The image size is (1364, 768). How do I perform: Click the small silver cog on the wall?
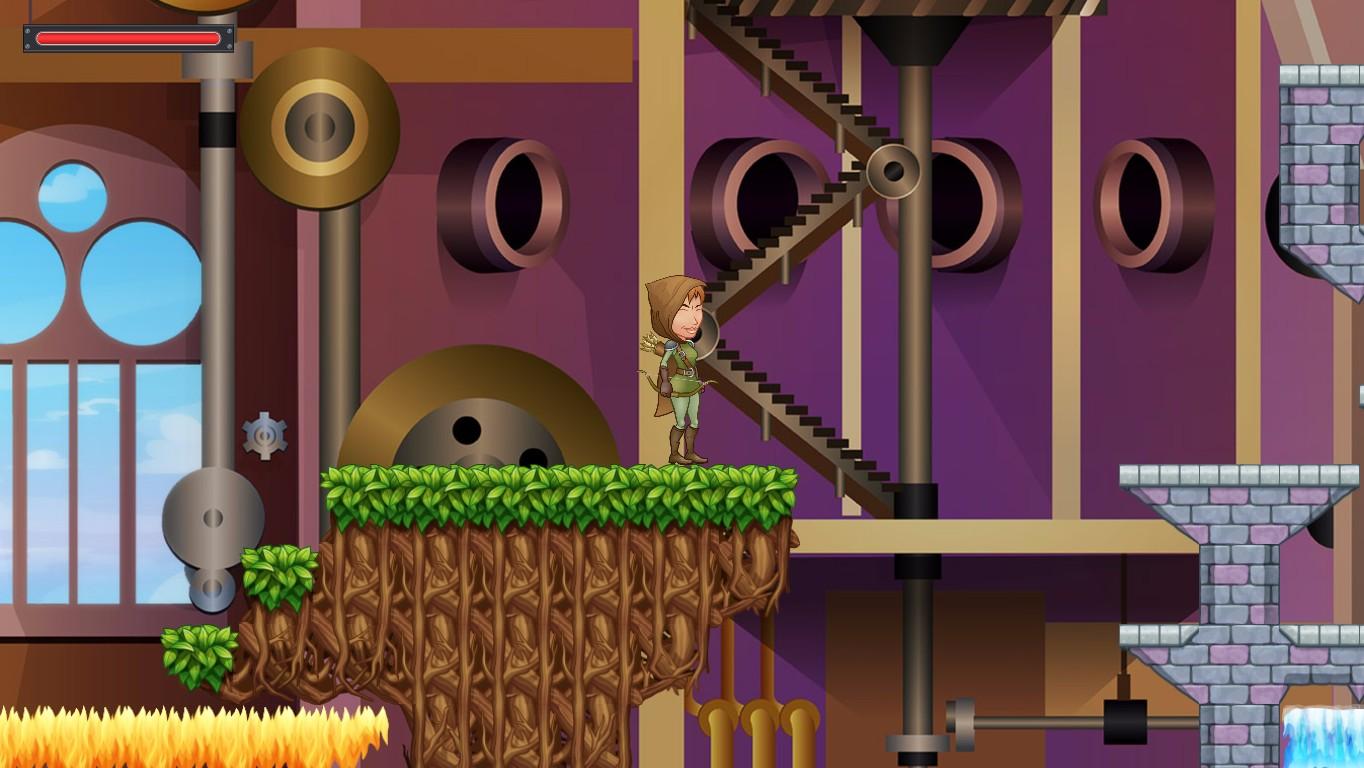(x=262, y=437)
